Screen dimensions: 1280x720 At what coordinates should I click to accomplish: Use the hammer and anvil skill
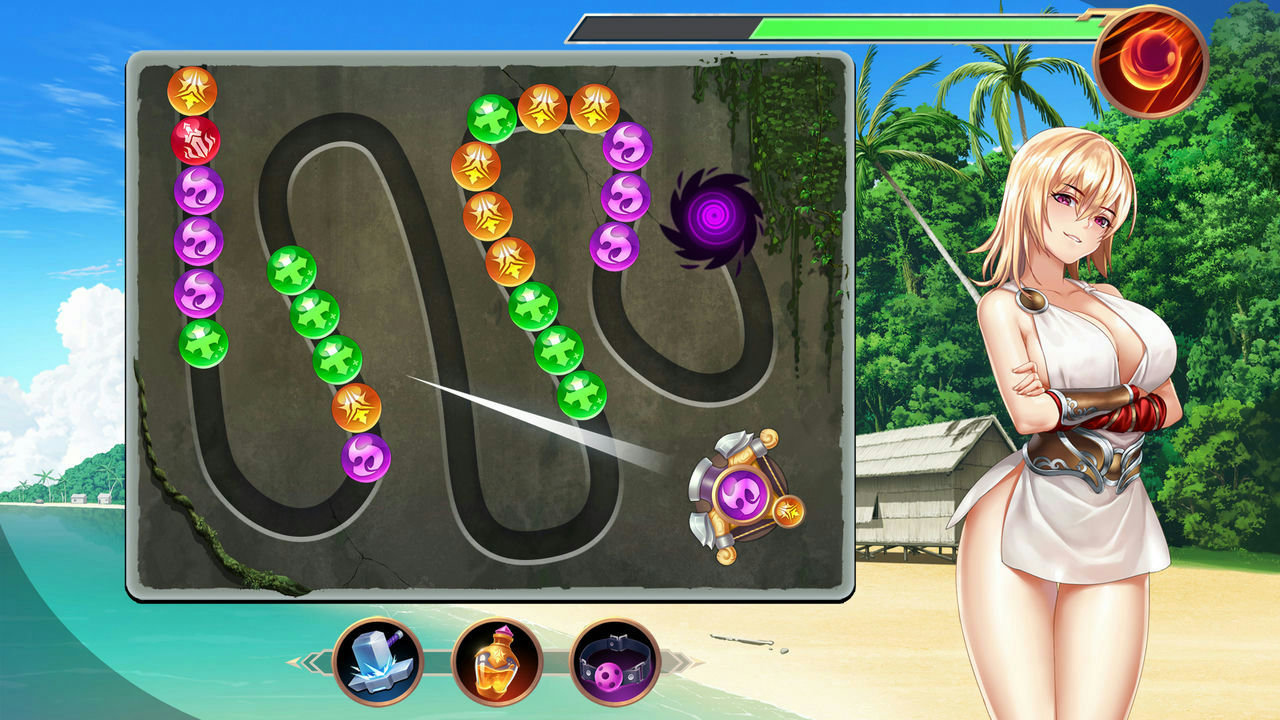click(x=377, y=662)
